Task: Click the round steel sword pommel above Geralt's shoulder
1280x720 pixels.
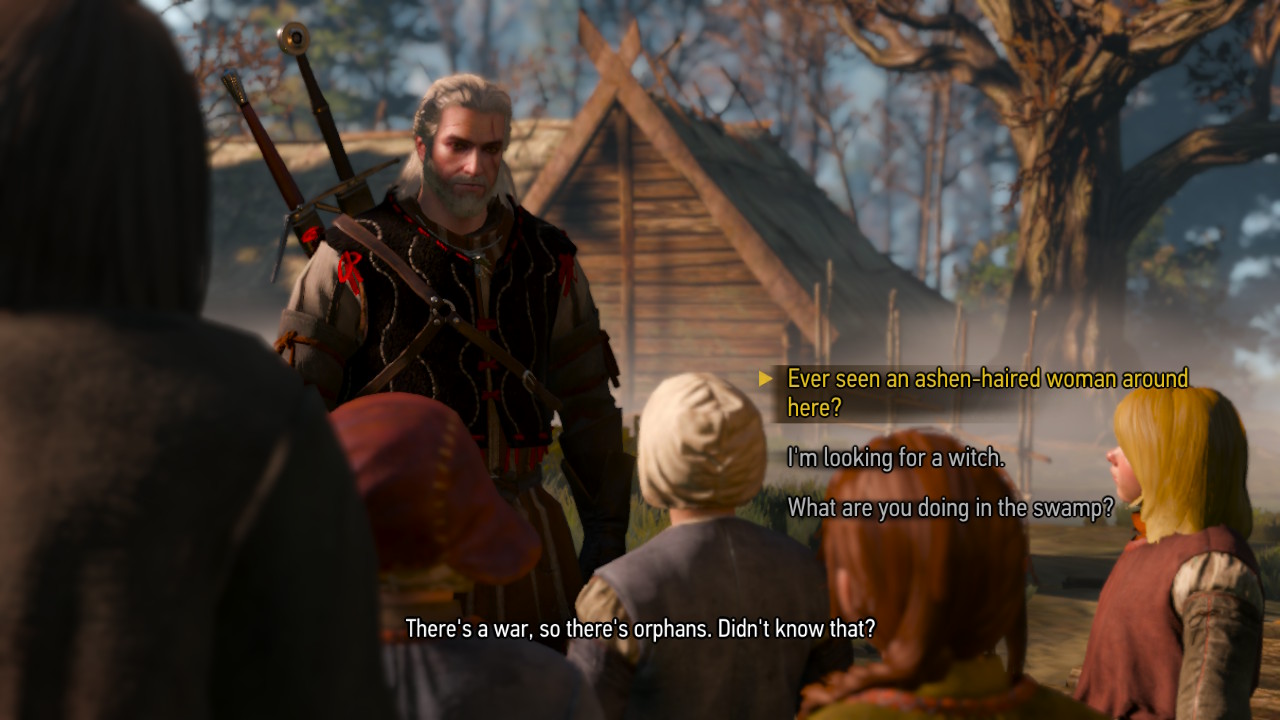Action: click(x=295, y=38)
